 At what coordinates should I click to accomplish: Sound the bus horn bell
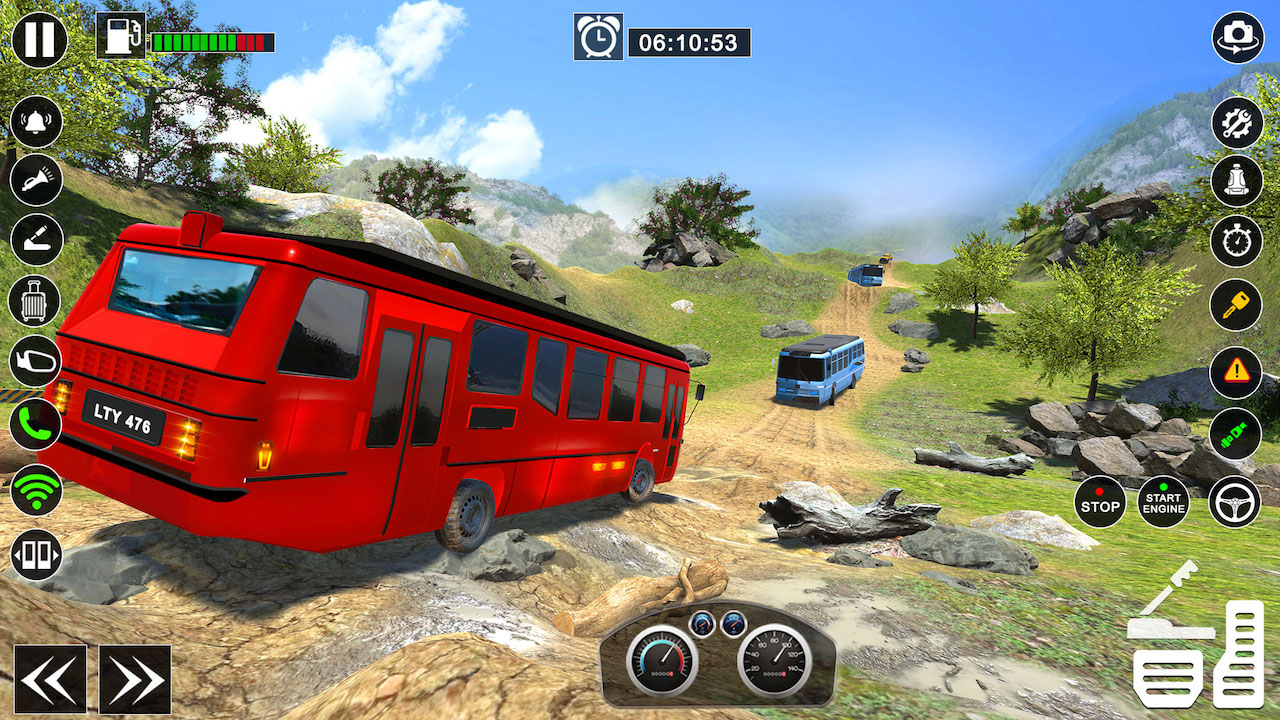(x=37, y=122)
